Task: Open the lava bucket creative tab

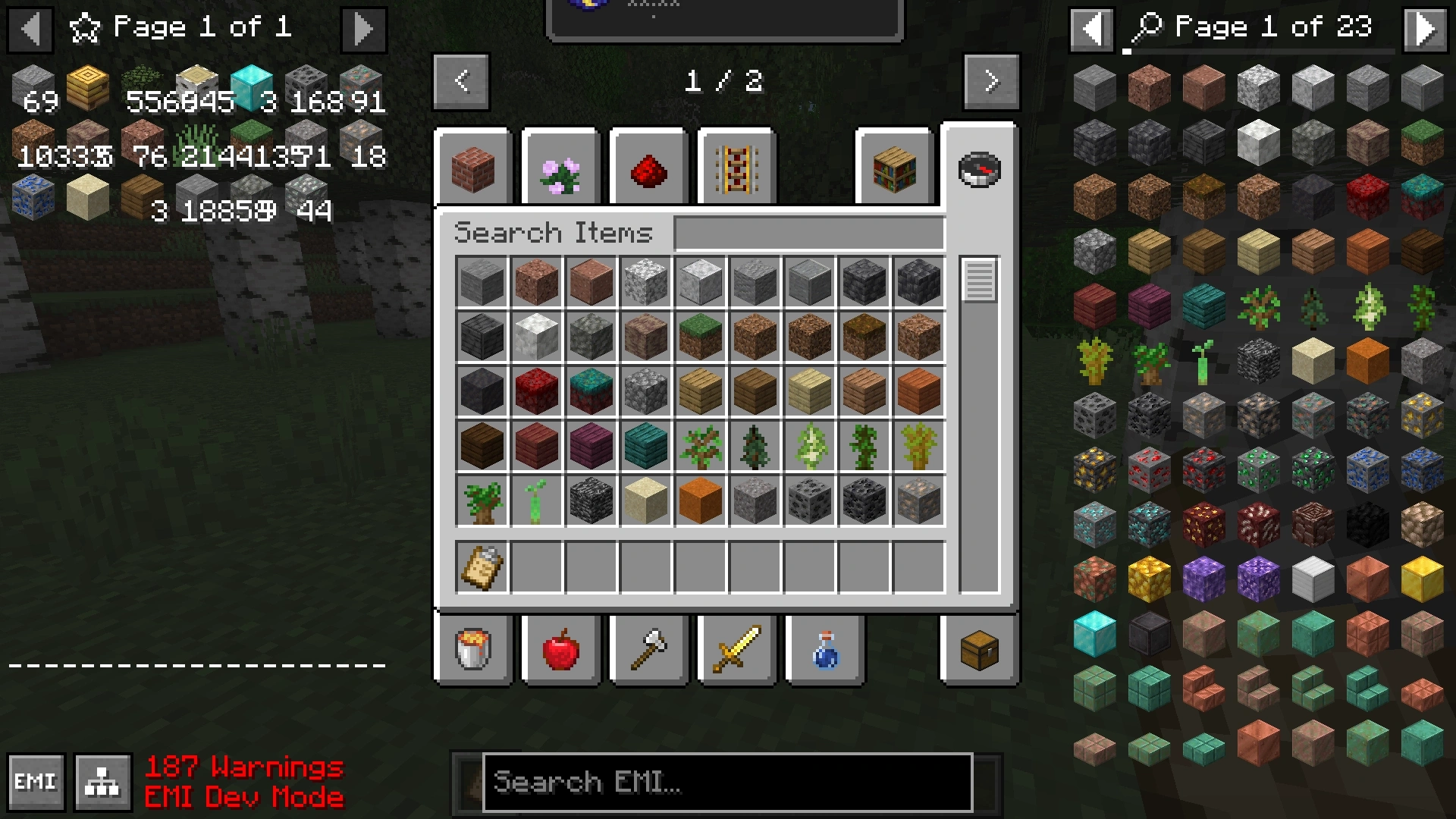Action: [473, 650]
